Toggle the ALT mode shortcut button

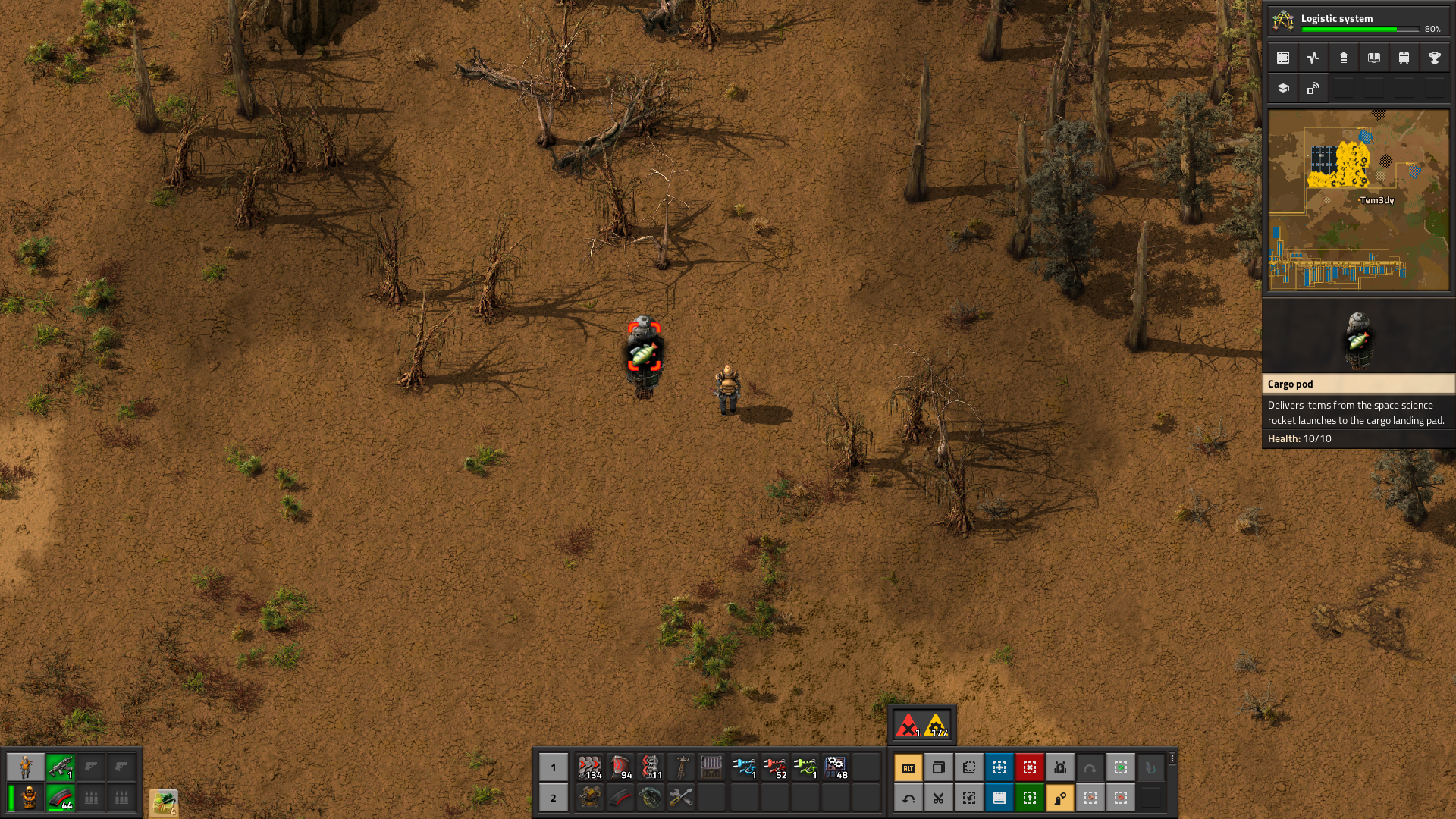pyautogui.click(x=908, y=768)
